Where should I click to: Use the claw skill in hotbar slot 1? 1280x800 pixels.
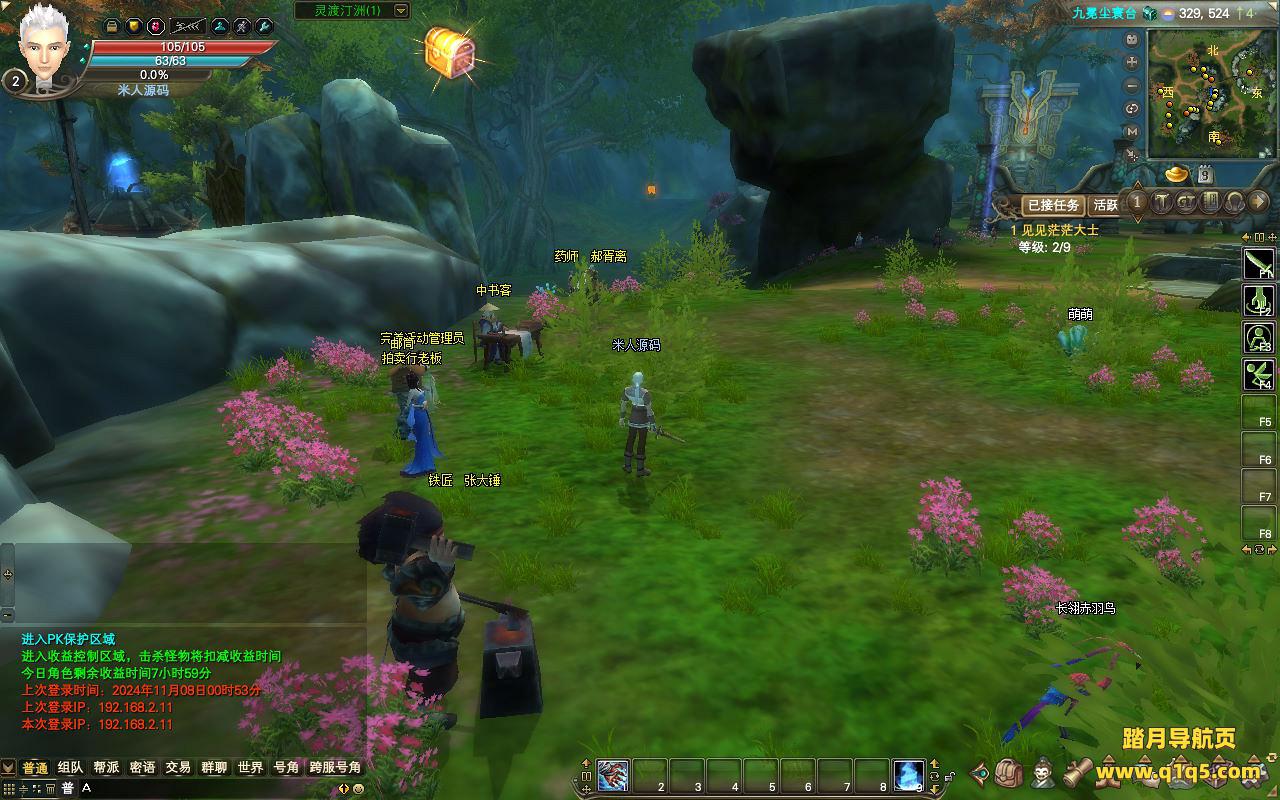612,776
